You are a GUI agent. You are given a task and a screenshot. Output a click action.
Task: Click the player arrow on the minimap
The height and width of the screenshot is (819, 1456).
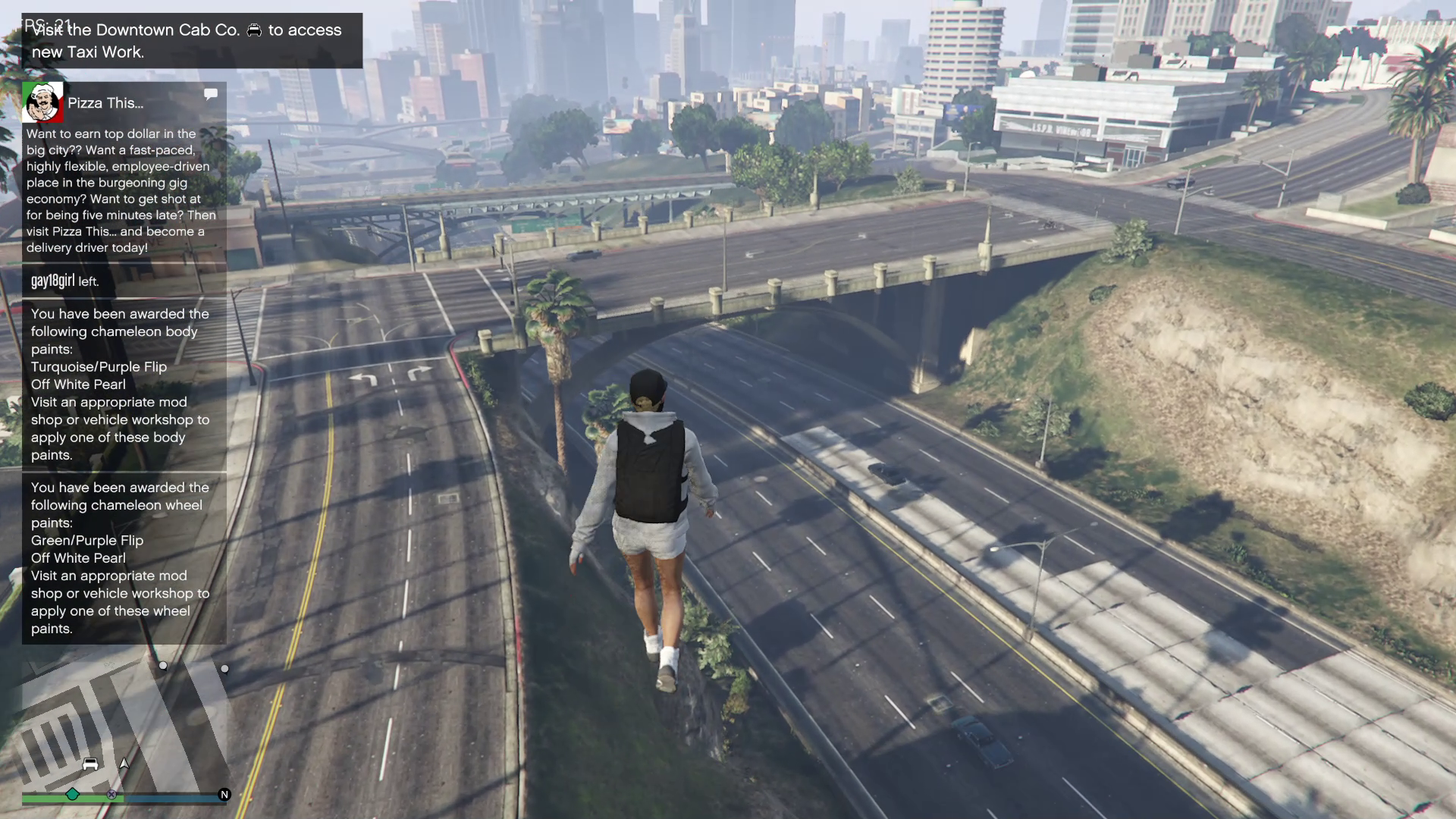pyautogui.click(x=124, y=764)
